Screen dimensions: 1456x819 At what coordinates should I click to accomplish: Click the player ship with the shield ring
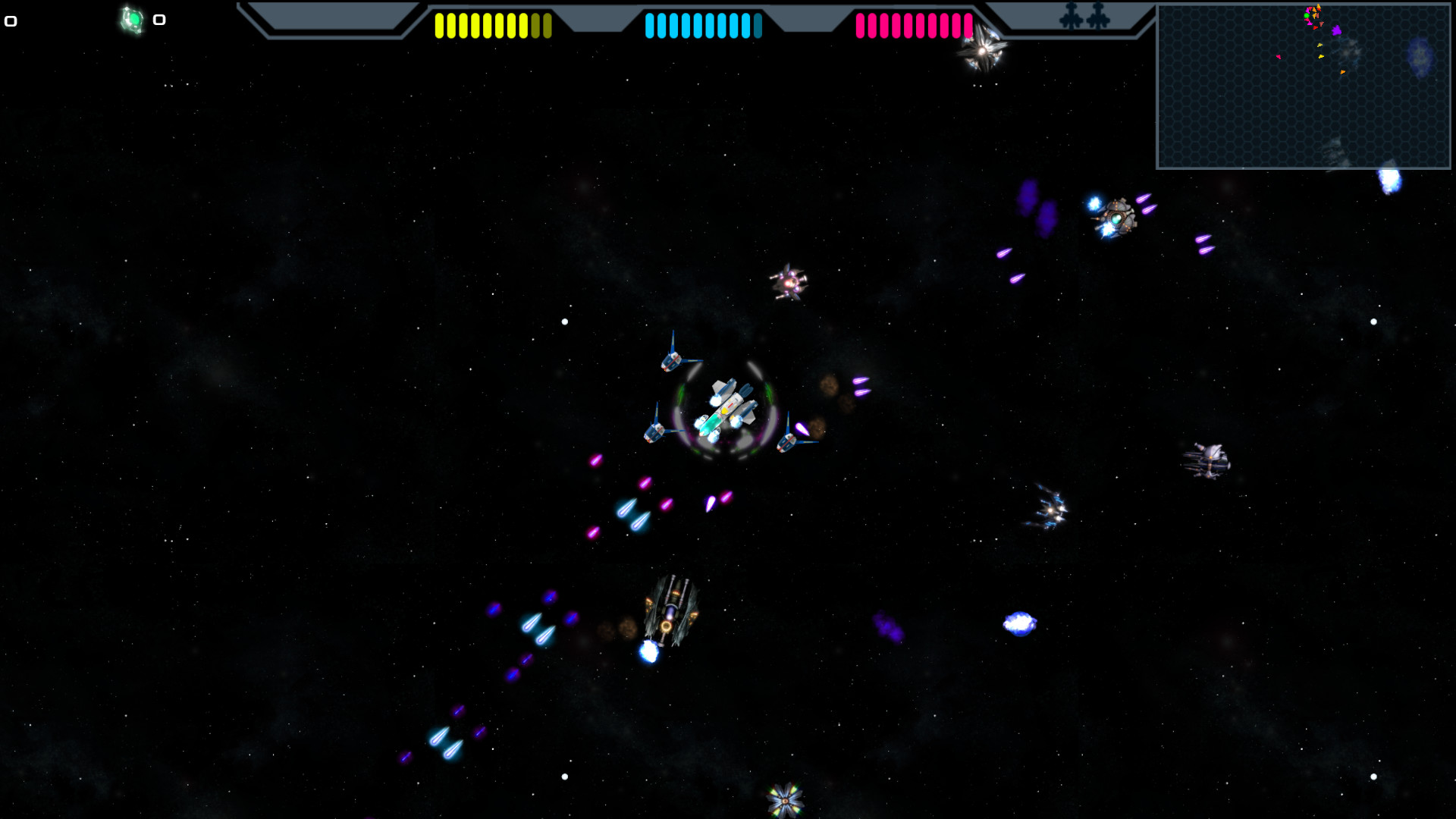coord(726,406)
